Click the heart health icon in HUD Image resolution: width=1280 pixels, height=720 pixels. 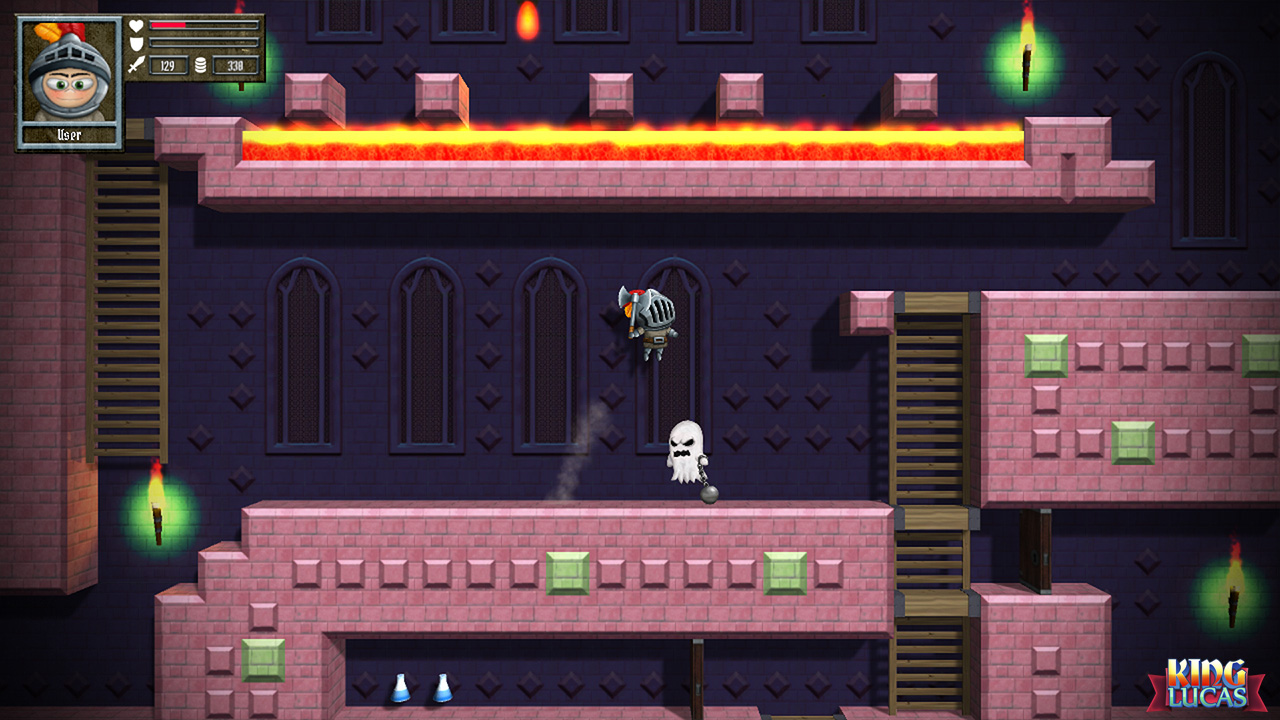(136, 25)
